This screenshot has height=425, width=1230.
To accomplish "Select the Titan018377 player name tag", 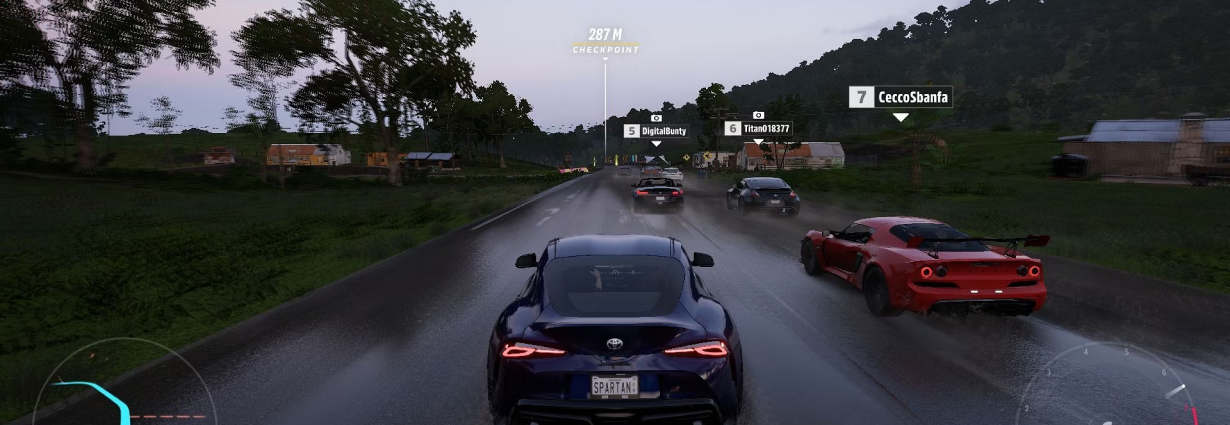I will (x=758, y=128).
